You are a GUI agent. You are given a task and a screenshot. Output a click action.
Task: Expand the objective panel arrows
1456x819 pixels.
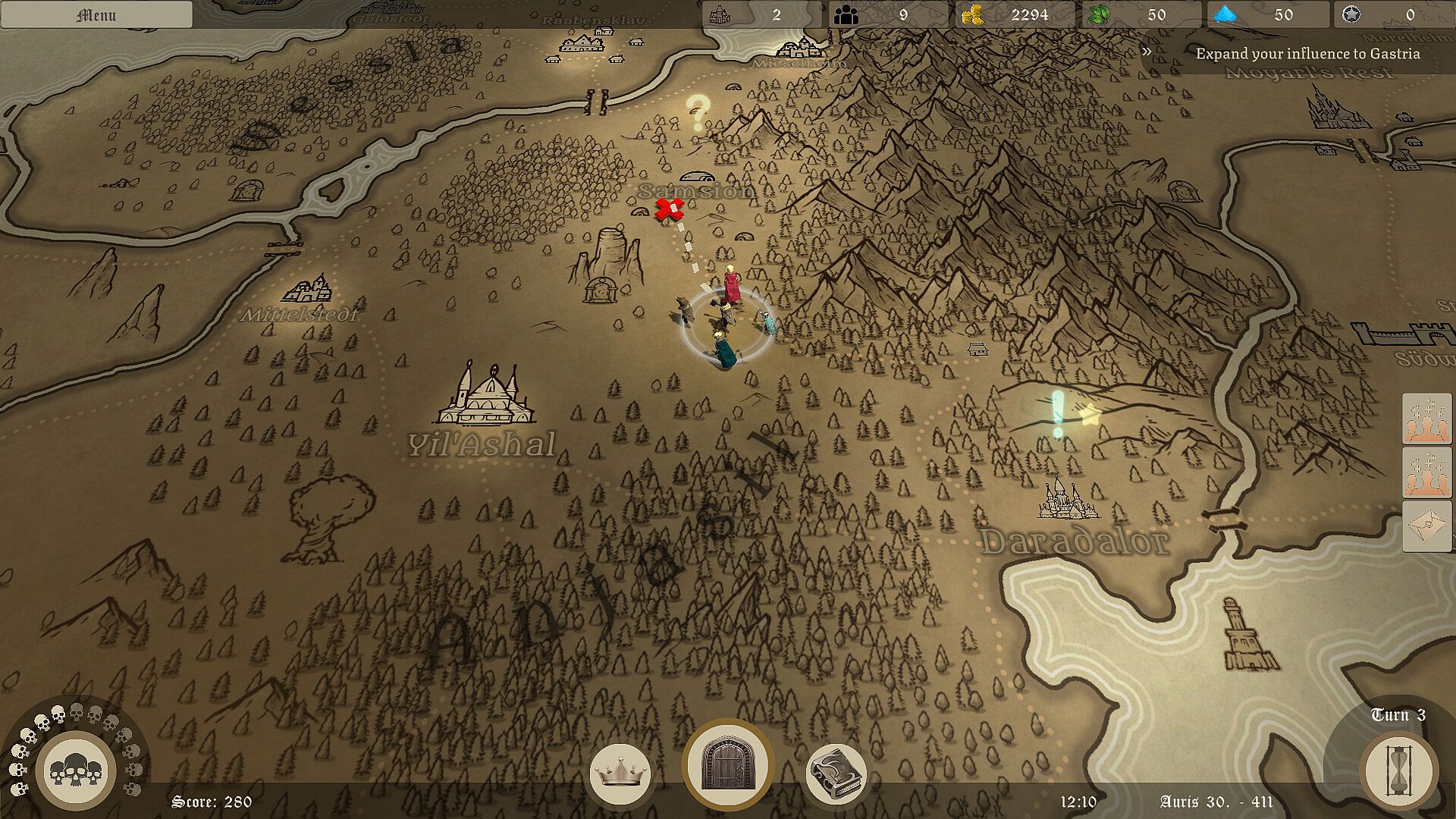pyautogui.click(x=1147, y=52)
